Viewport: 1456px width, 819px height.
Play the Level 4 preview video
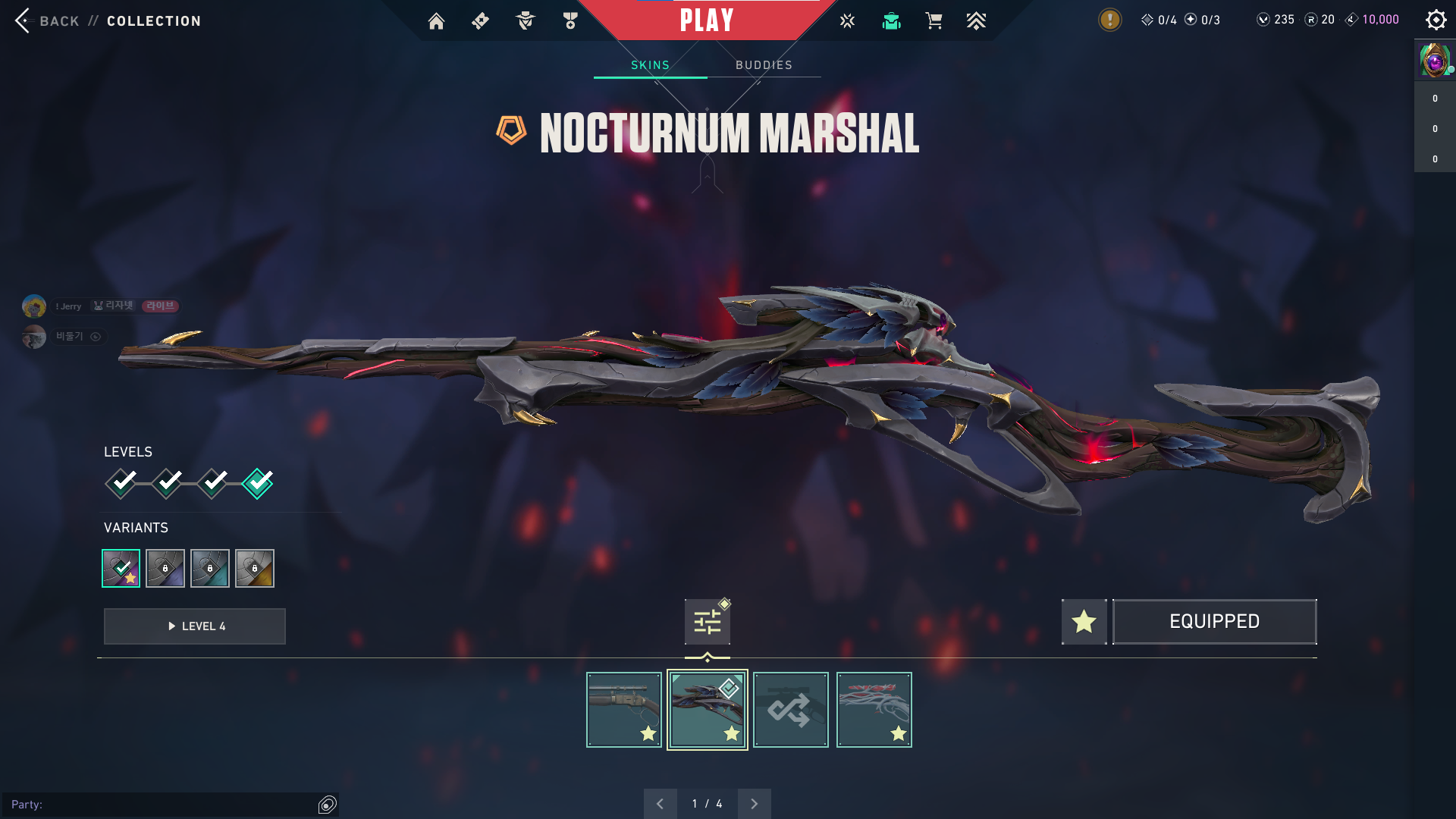tap(195, 626)
